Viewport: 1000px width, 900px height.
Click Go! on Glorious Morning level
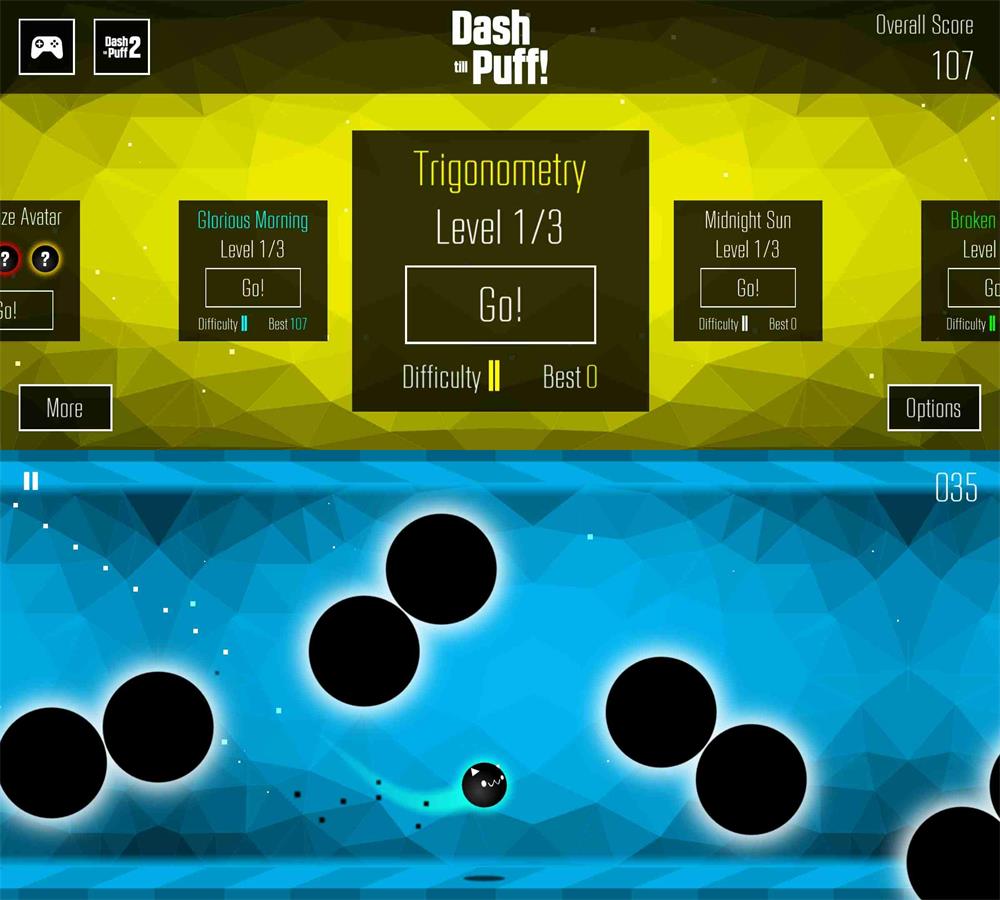(253, 288)
